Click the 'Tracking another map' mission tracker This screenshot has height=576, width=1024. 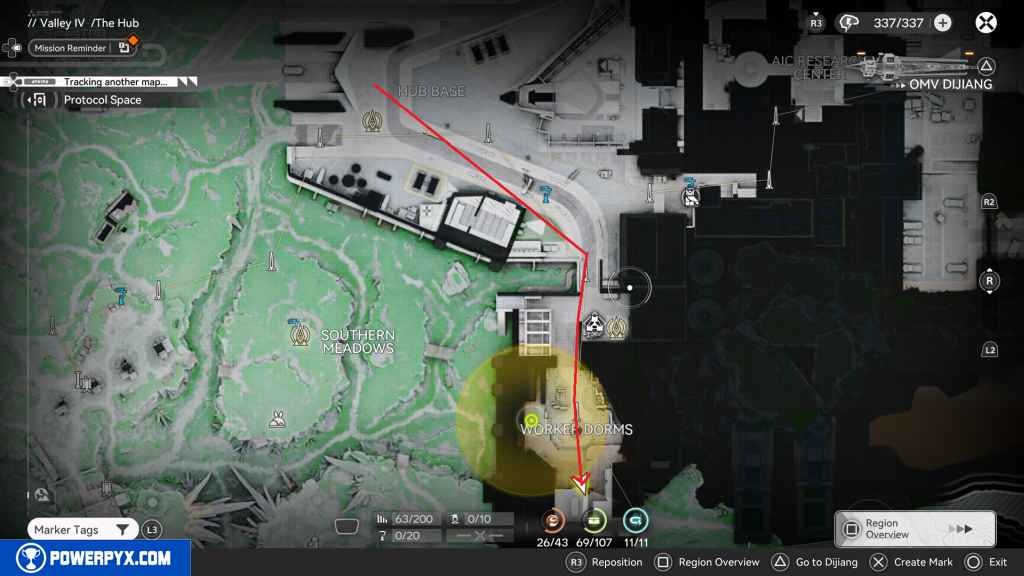115,82
